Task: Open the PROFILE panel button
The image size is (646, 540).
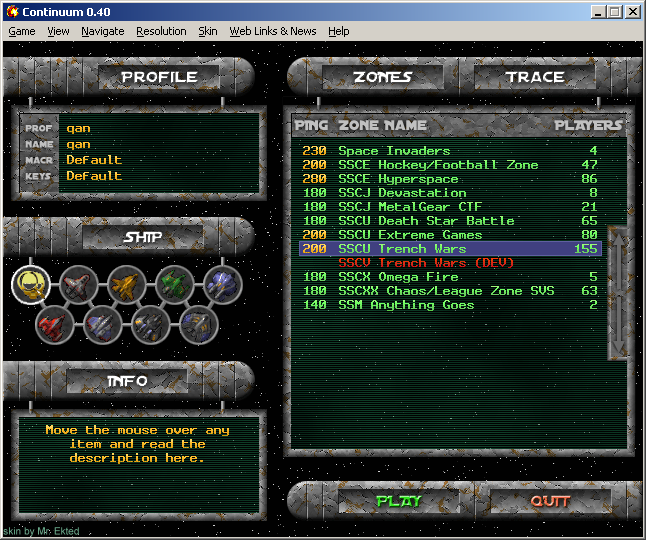Action: coord(159,77)
